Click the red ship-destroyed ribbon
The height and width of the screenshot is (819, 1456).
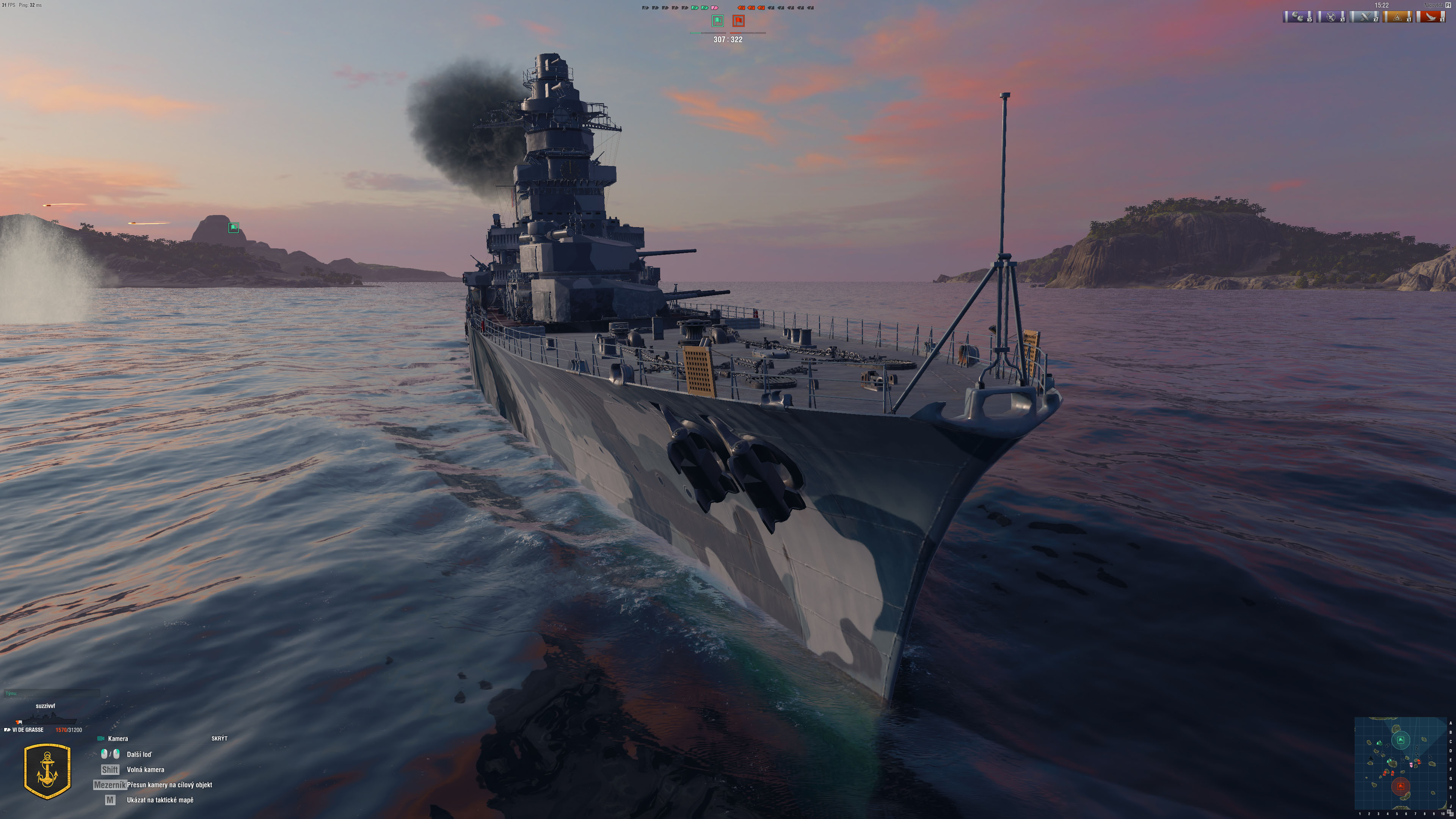(1431, 17)
